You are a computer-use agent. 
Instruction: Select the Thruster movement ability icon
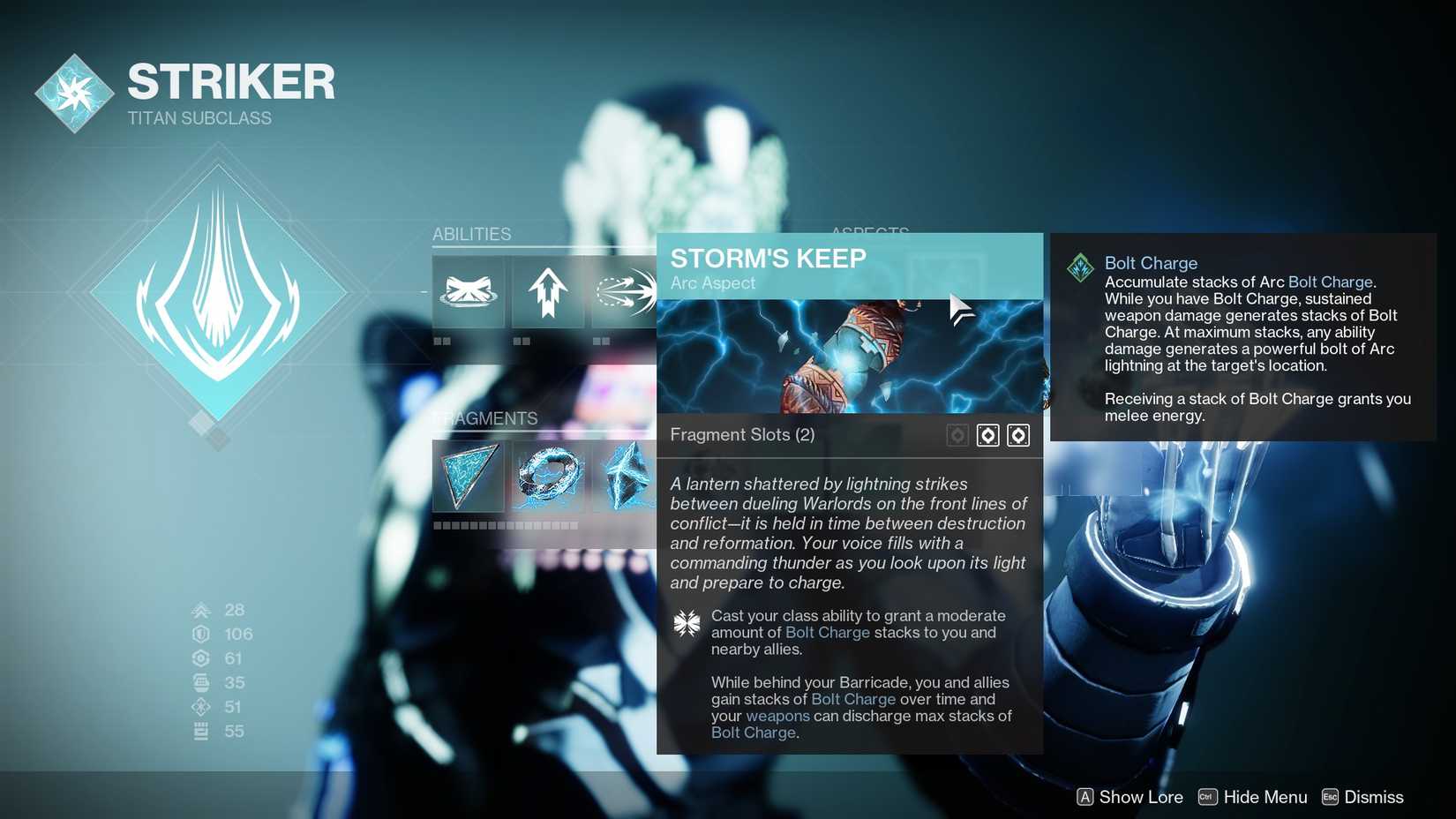547,293
